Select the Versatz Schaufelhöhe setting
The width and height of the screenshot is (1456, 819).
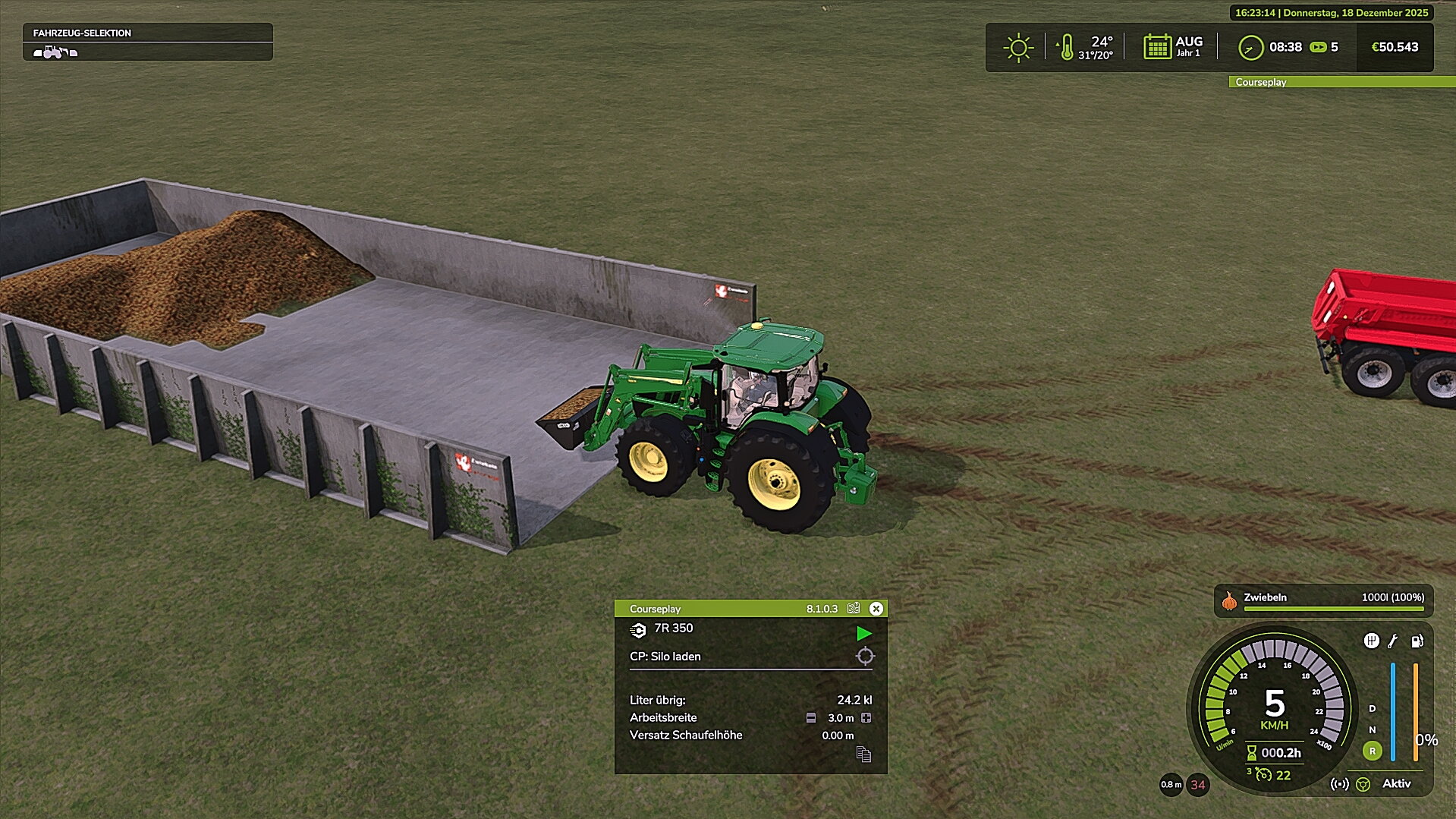[x=686, y=736]
